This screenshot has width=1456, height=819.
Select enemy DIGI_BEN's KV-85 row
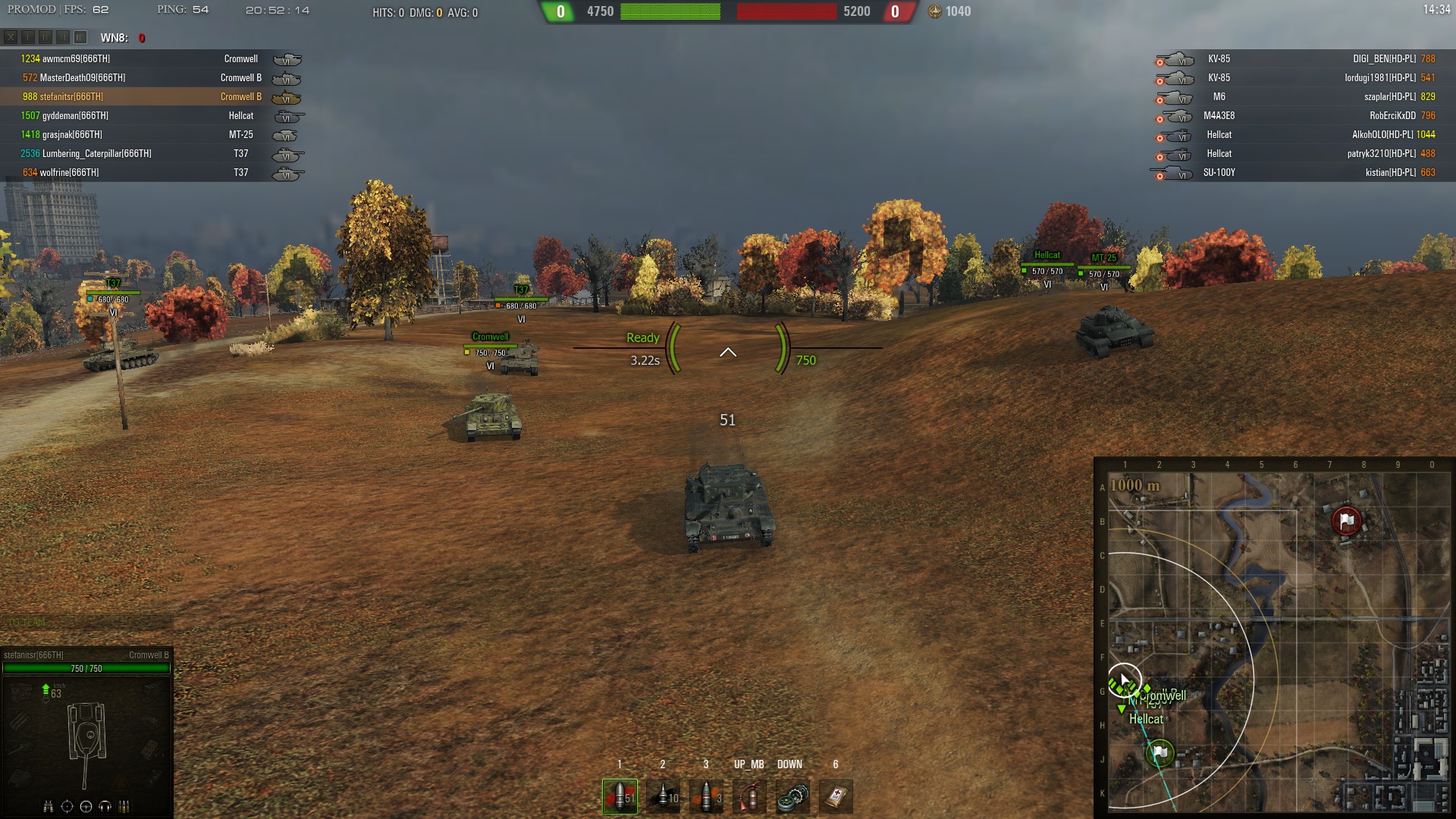click(x=1297, y=59)
